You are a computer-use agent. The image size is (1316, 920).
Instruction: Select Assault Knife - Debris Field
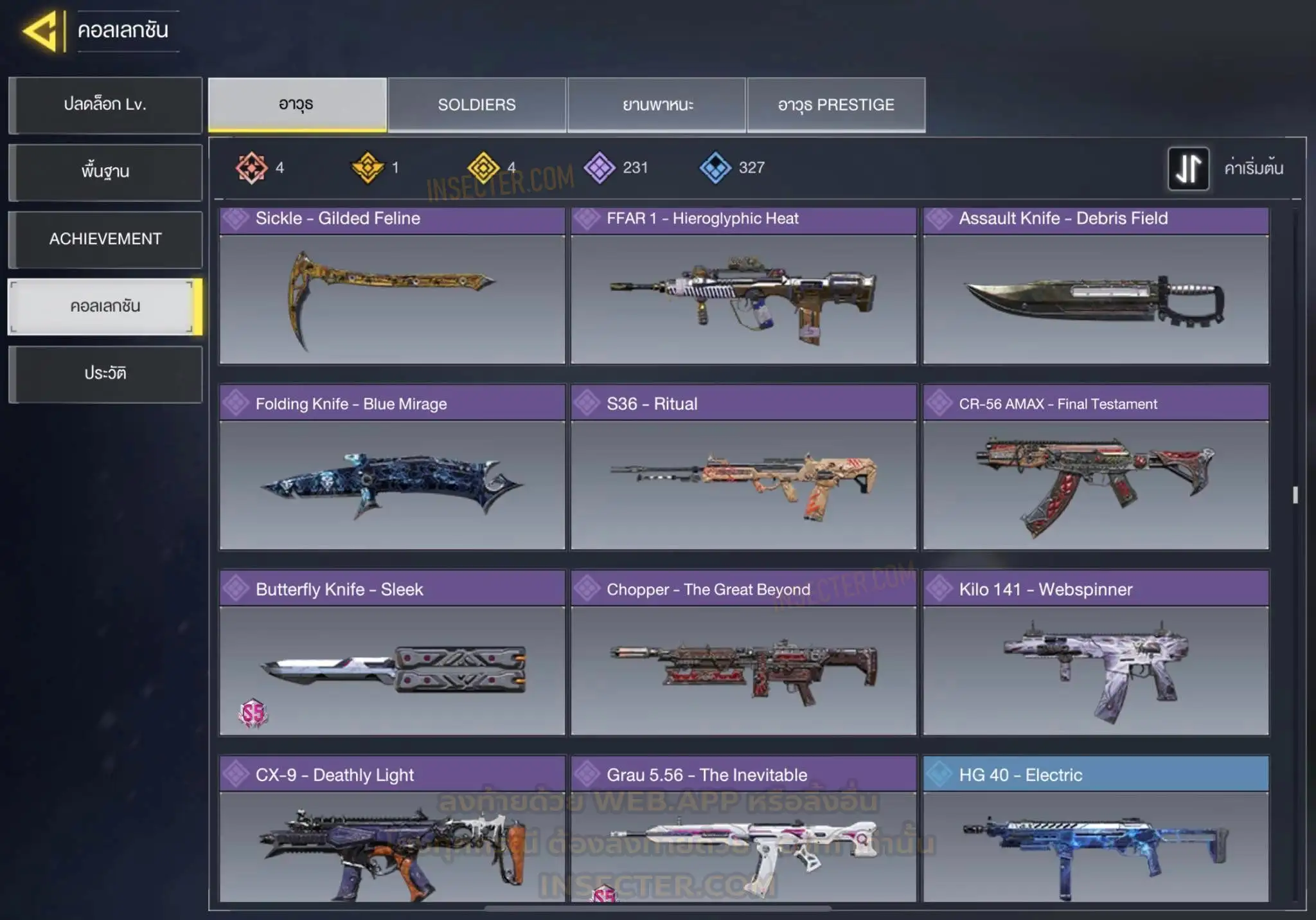coord(1096,286)
